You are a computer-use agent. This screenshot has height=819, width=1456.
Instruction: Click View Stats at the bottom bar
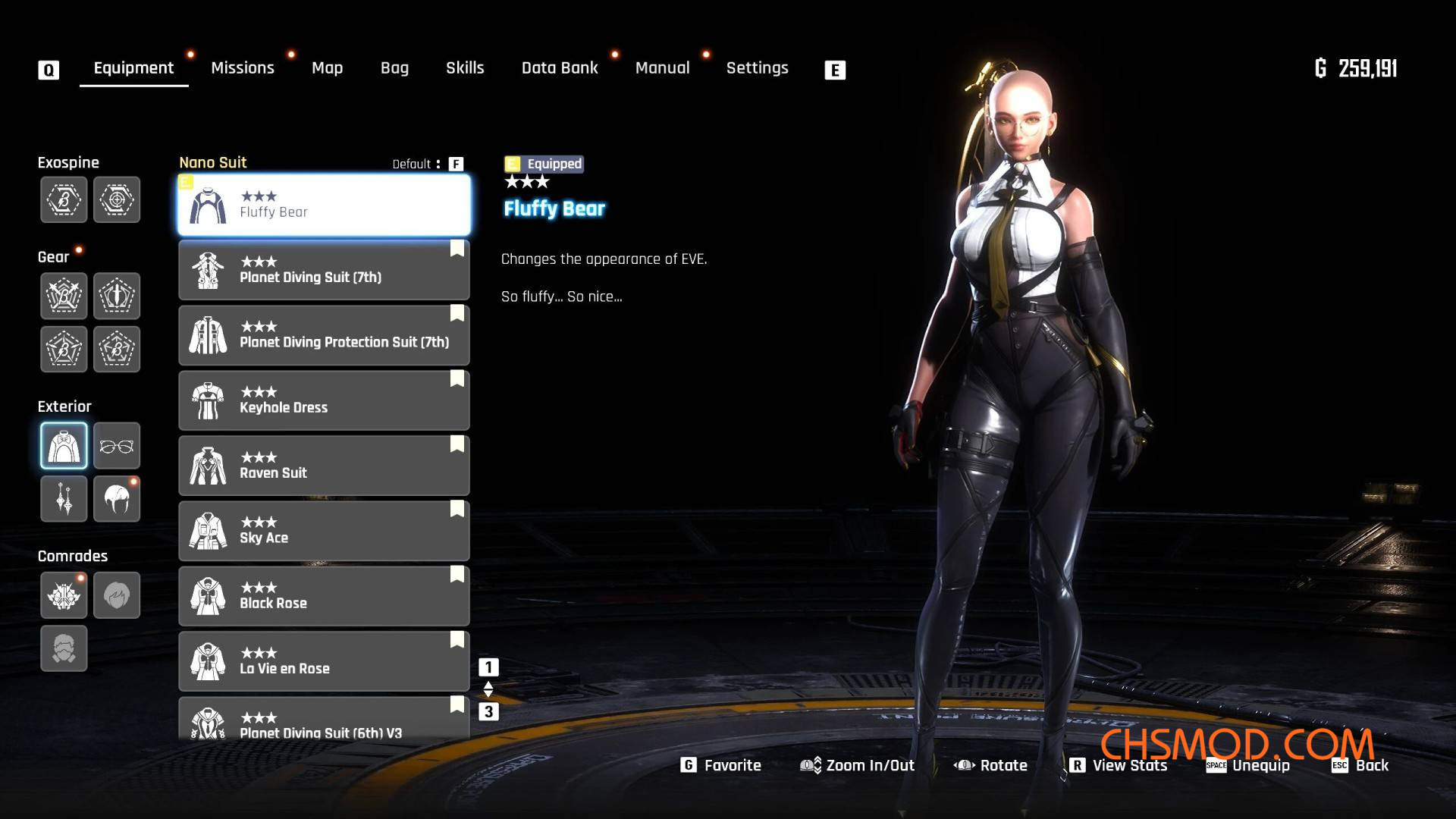pos(1128,765)
